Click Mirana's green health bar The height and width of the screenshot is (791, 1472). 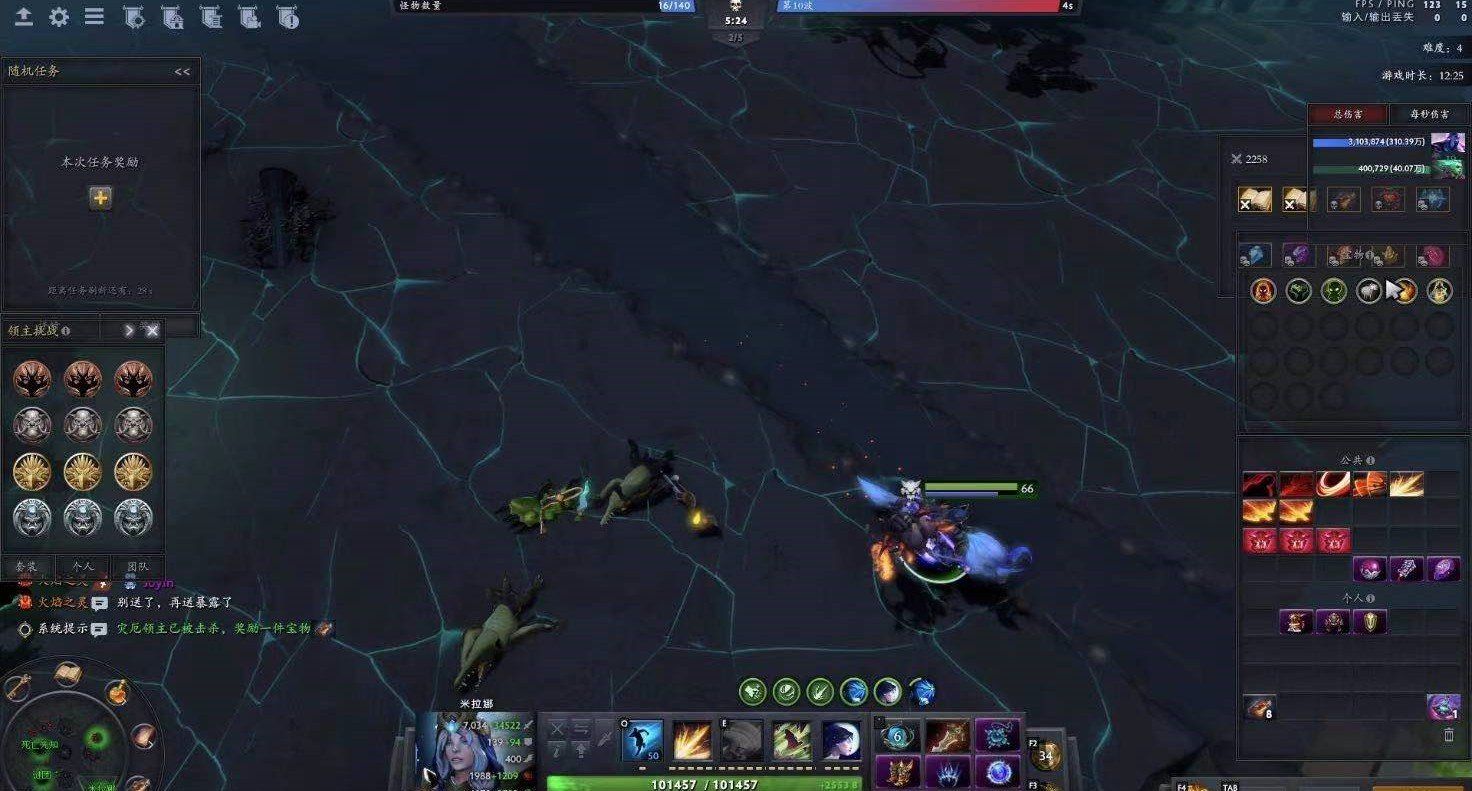click(700, 783)
